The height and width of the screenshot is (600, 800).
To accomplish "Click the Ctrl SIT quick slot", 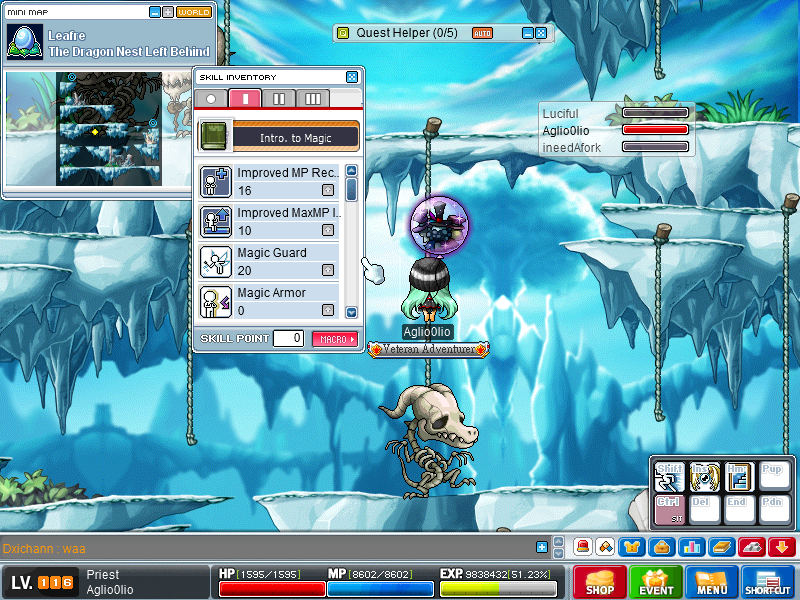I will tap(669, 509).
